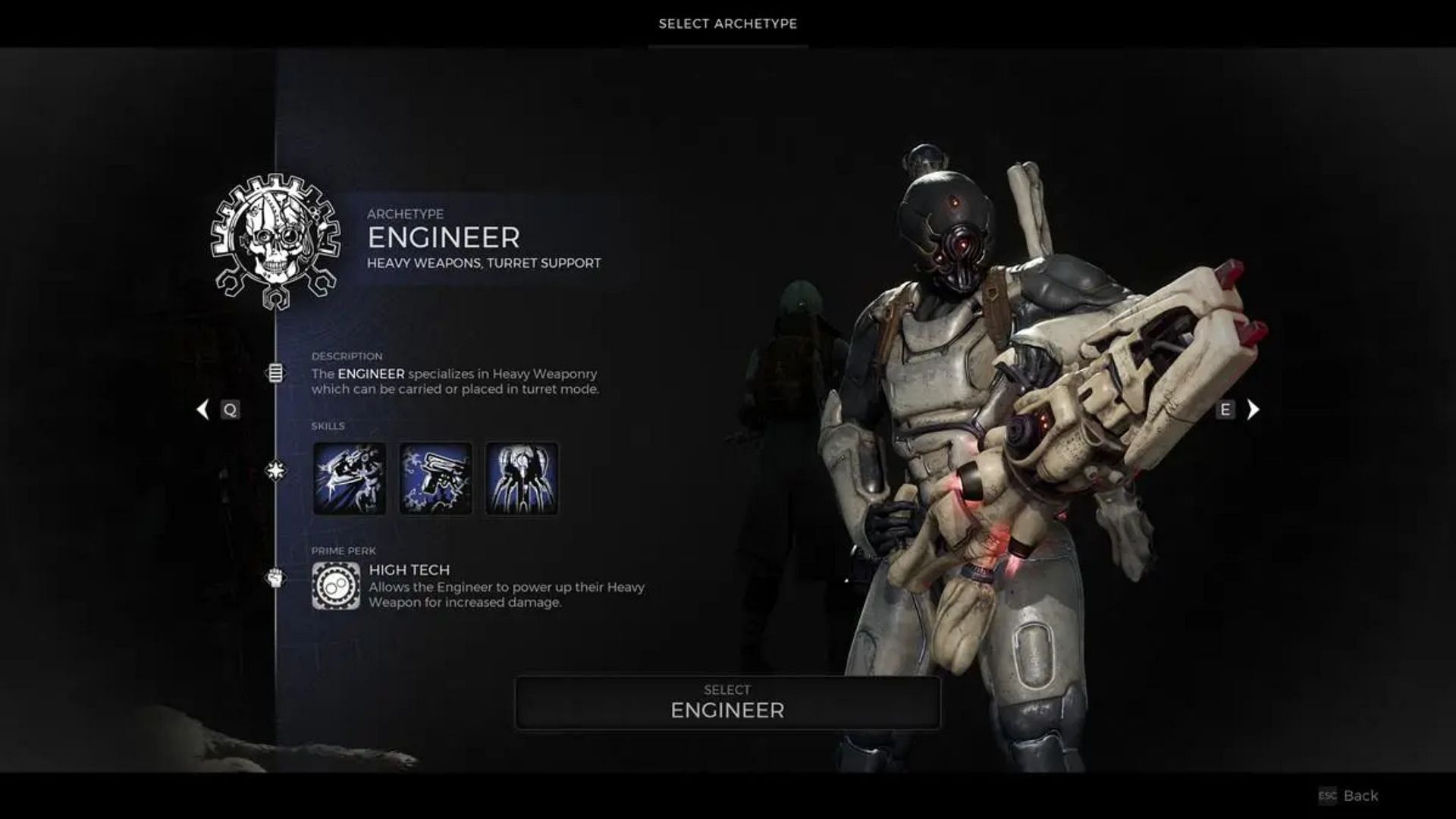This screenshot has width=1456, height=819.
Task: Show the previous archetype with left arrow
Action: click(202, 410)
